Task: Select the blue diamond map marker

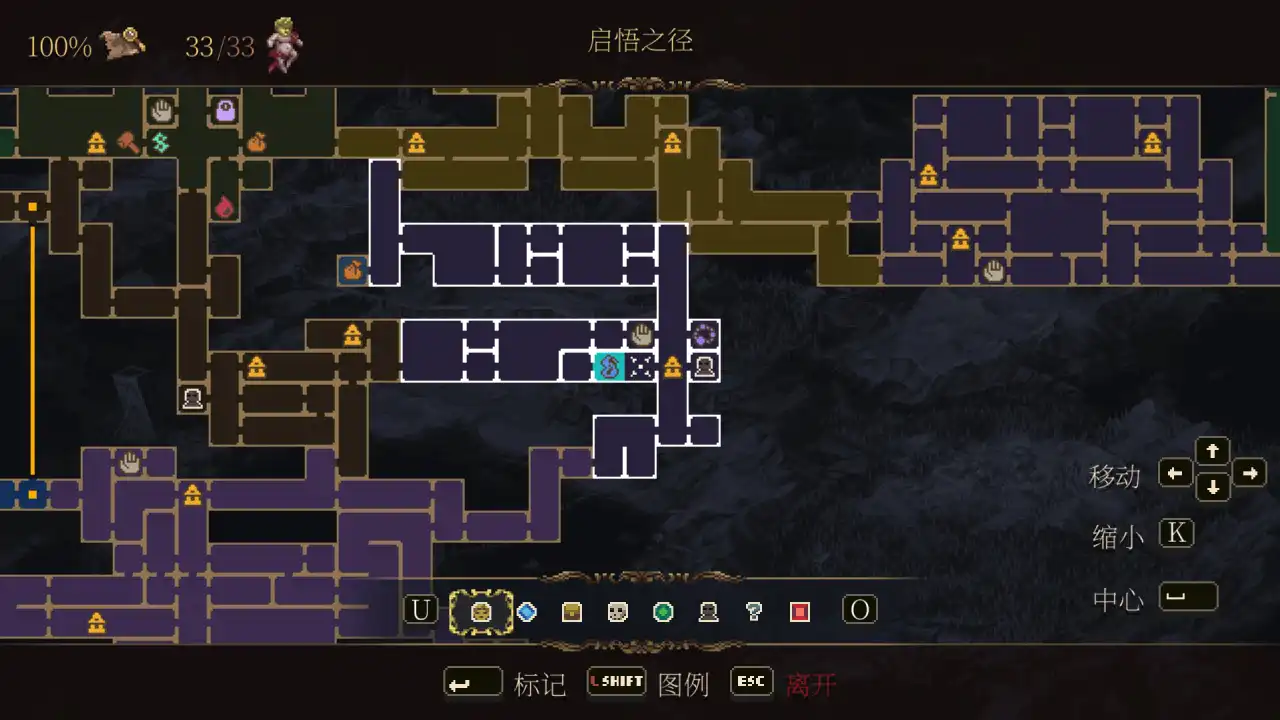Action: [528, 610]
